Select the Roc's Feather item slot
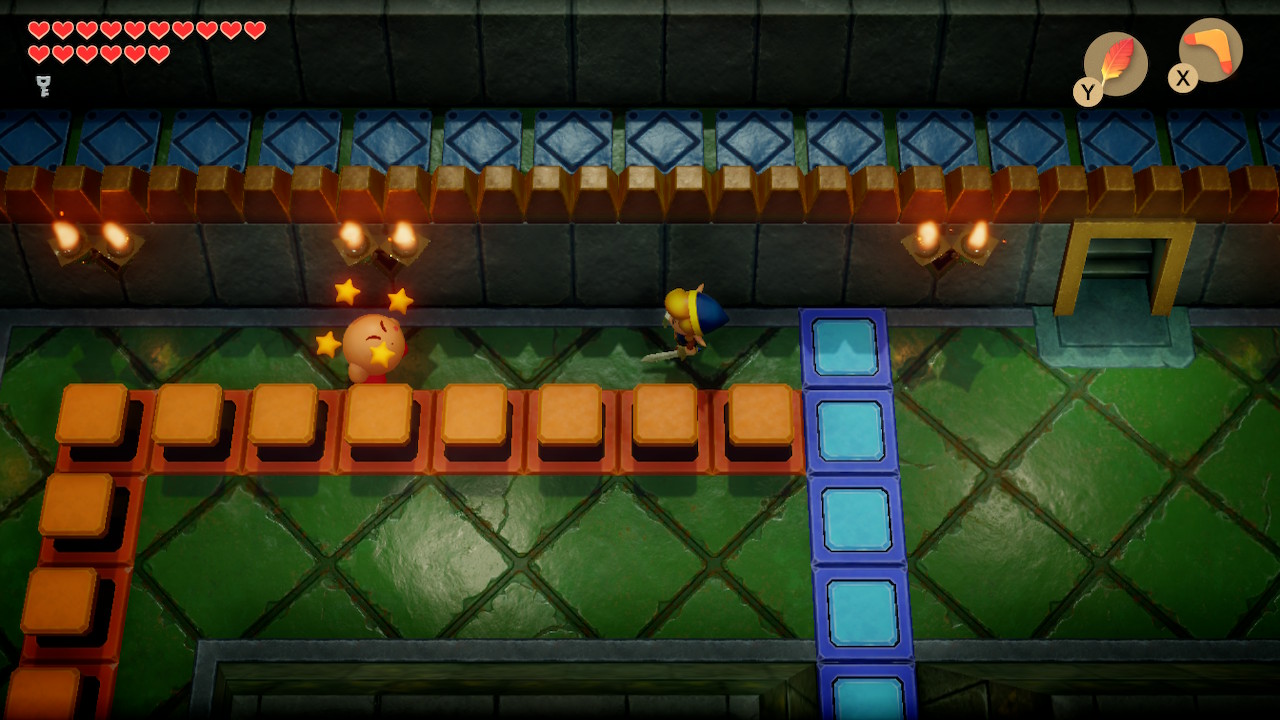1280x720 pixels. tap(1115, 64)
